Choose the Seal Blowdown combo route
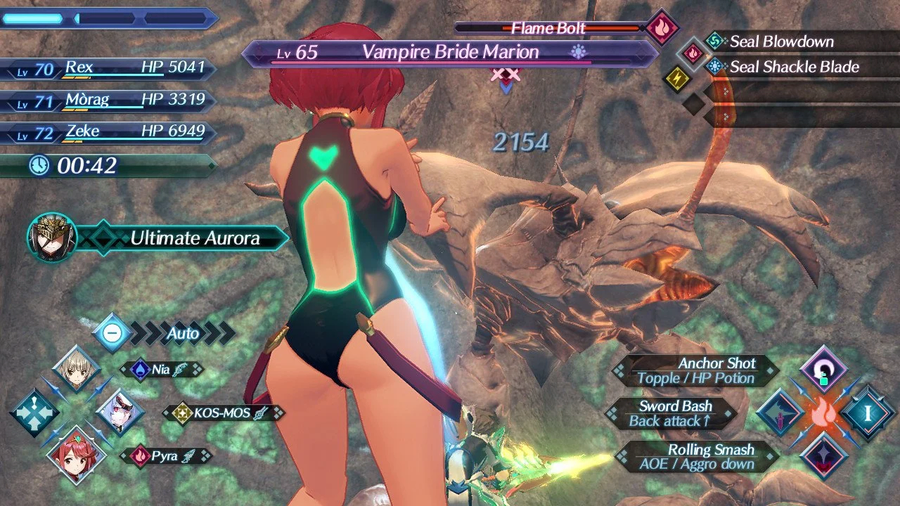The height and width of the screenshot is (506, 900). (x=782, y=42)
